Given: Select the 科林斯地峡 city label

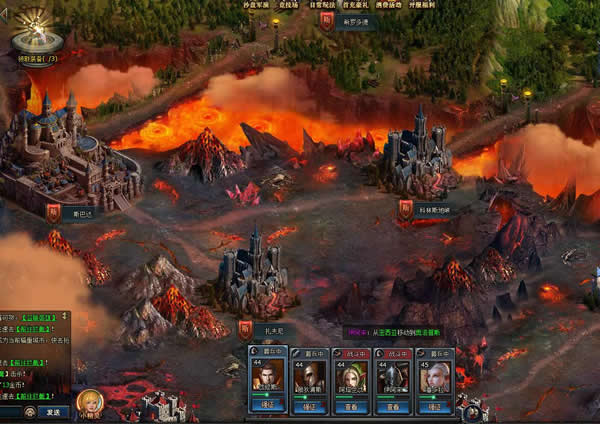Looking at the screenshot, I should tap(434, 210).
